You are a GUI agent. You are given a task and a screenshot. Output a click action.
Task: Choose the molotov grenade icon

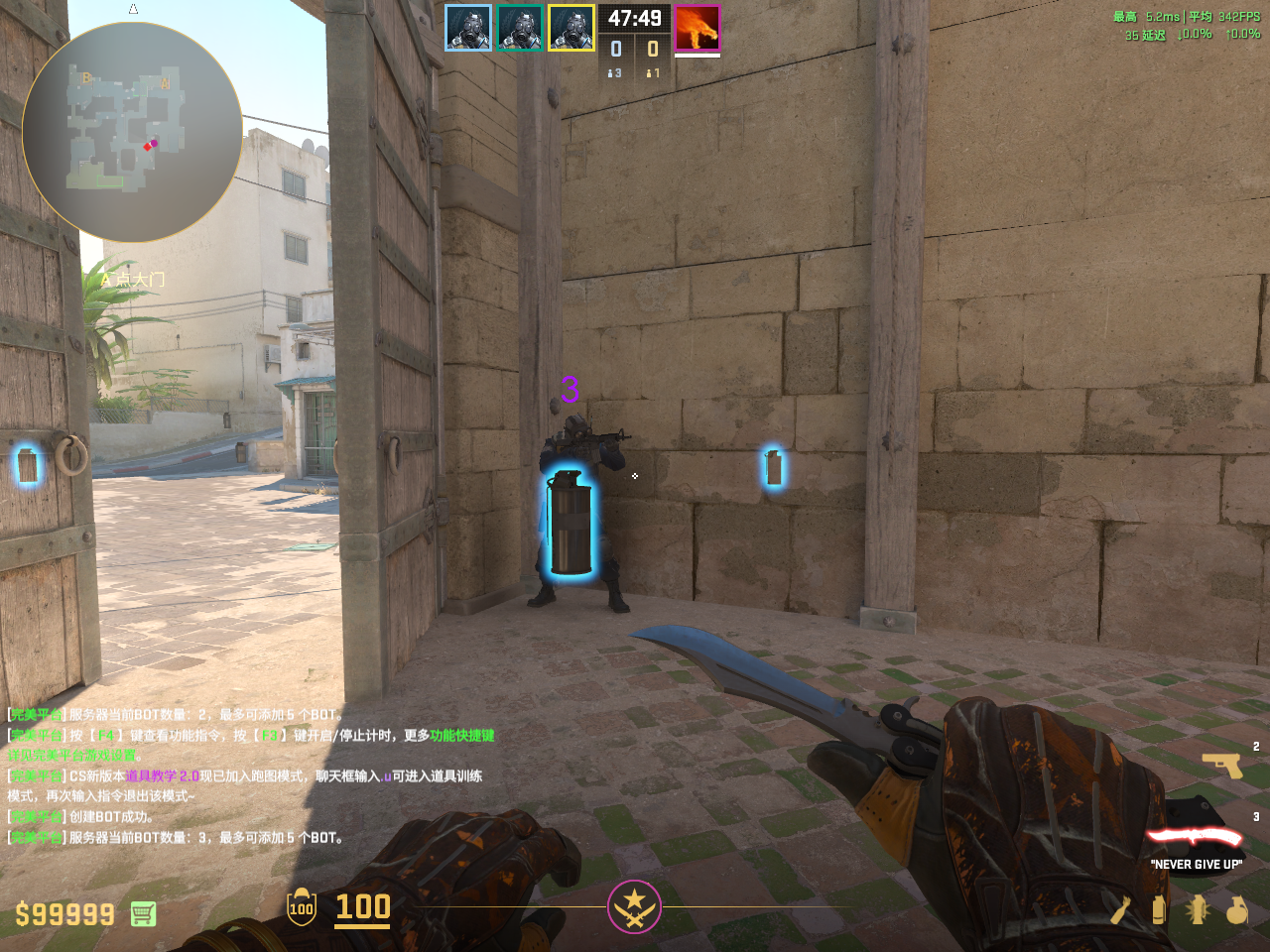click(x=1120, y=909)
